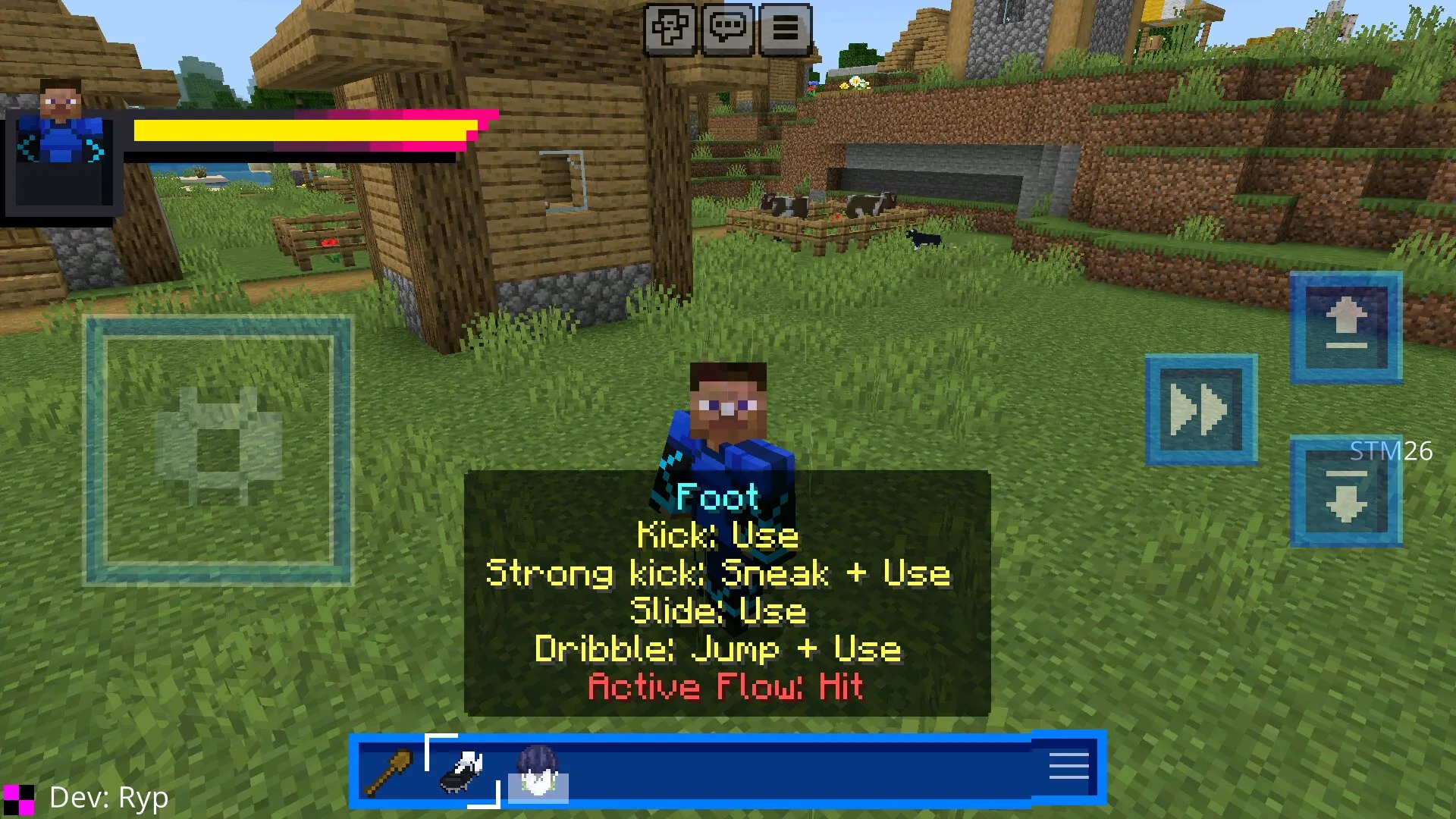Select the dark-haired head hotbar slot
This screenshot has height=819, width=1456.
coord(538,770)
